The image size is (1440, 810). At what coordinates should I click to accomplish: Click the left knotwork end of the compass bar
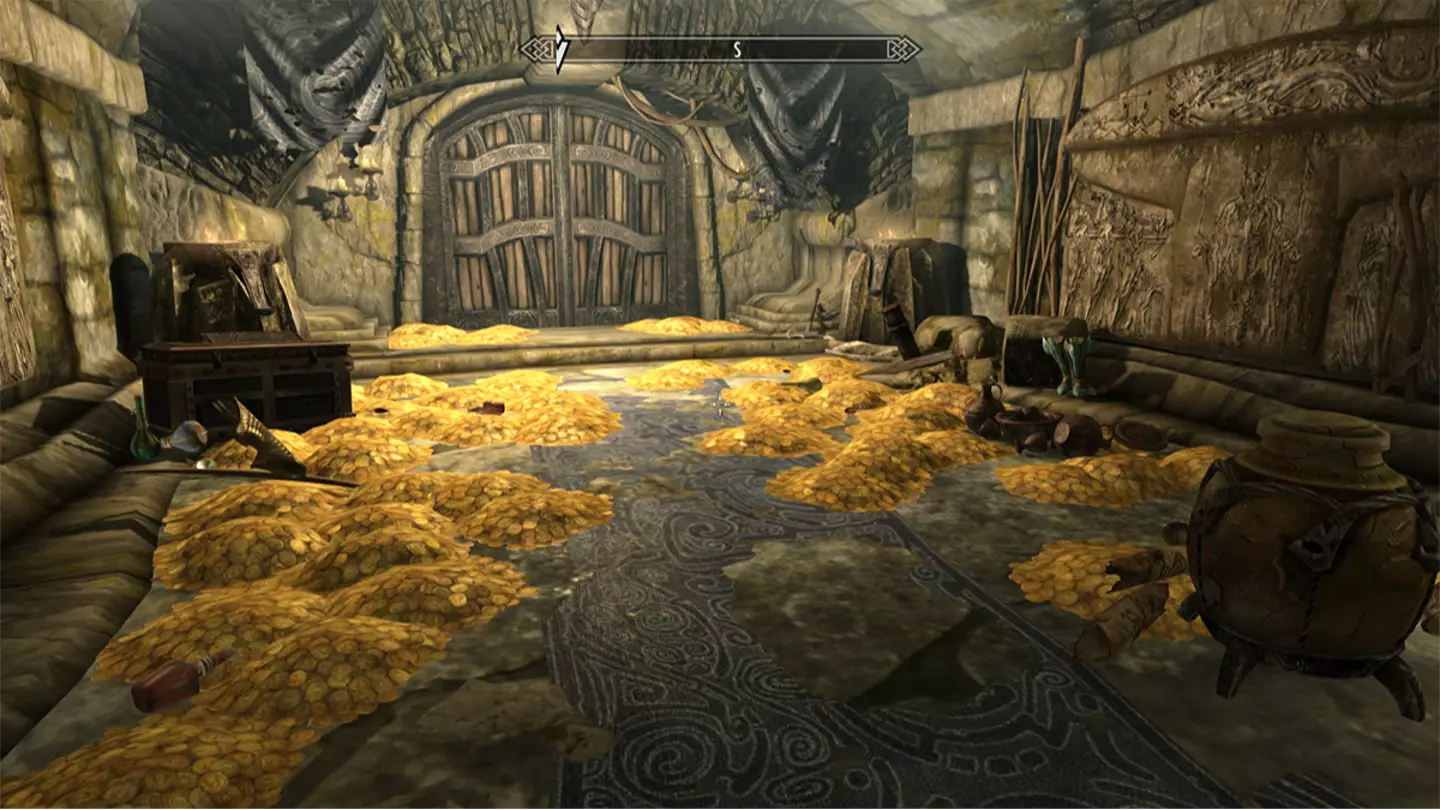537,46
